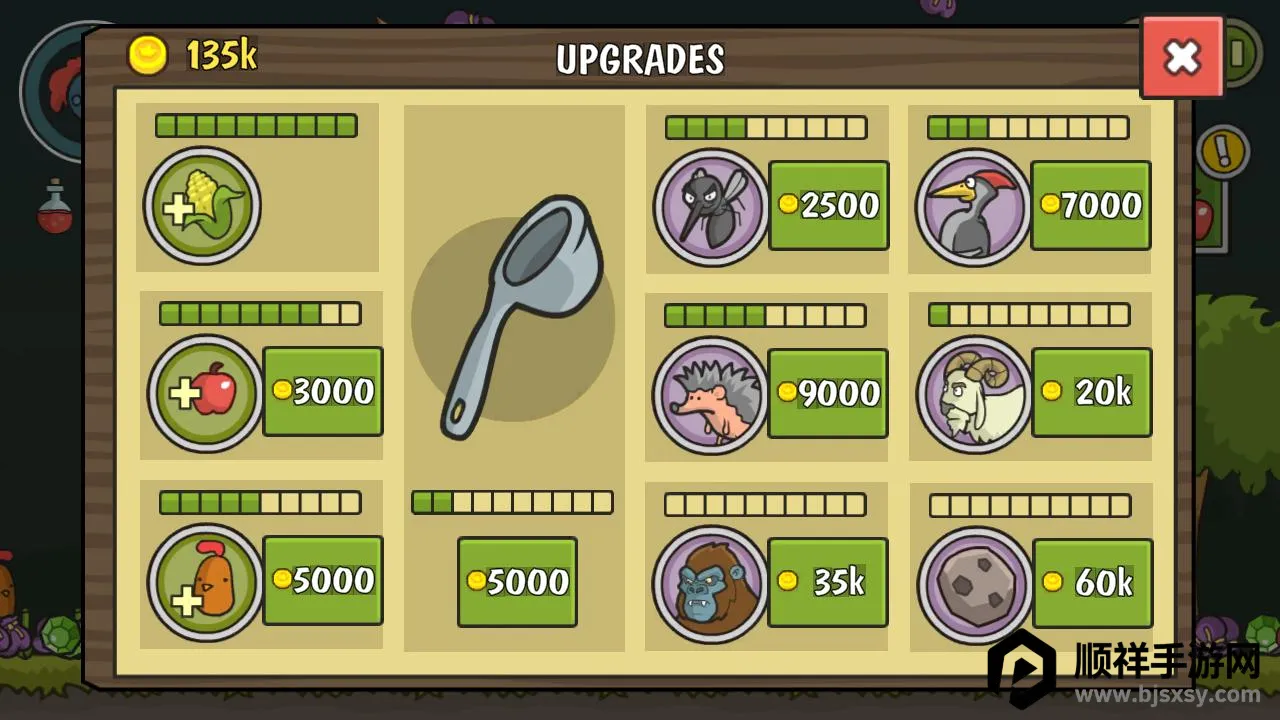
Task: Select the hedgehog icon
Action: pos(710,394)
